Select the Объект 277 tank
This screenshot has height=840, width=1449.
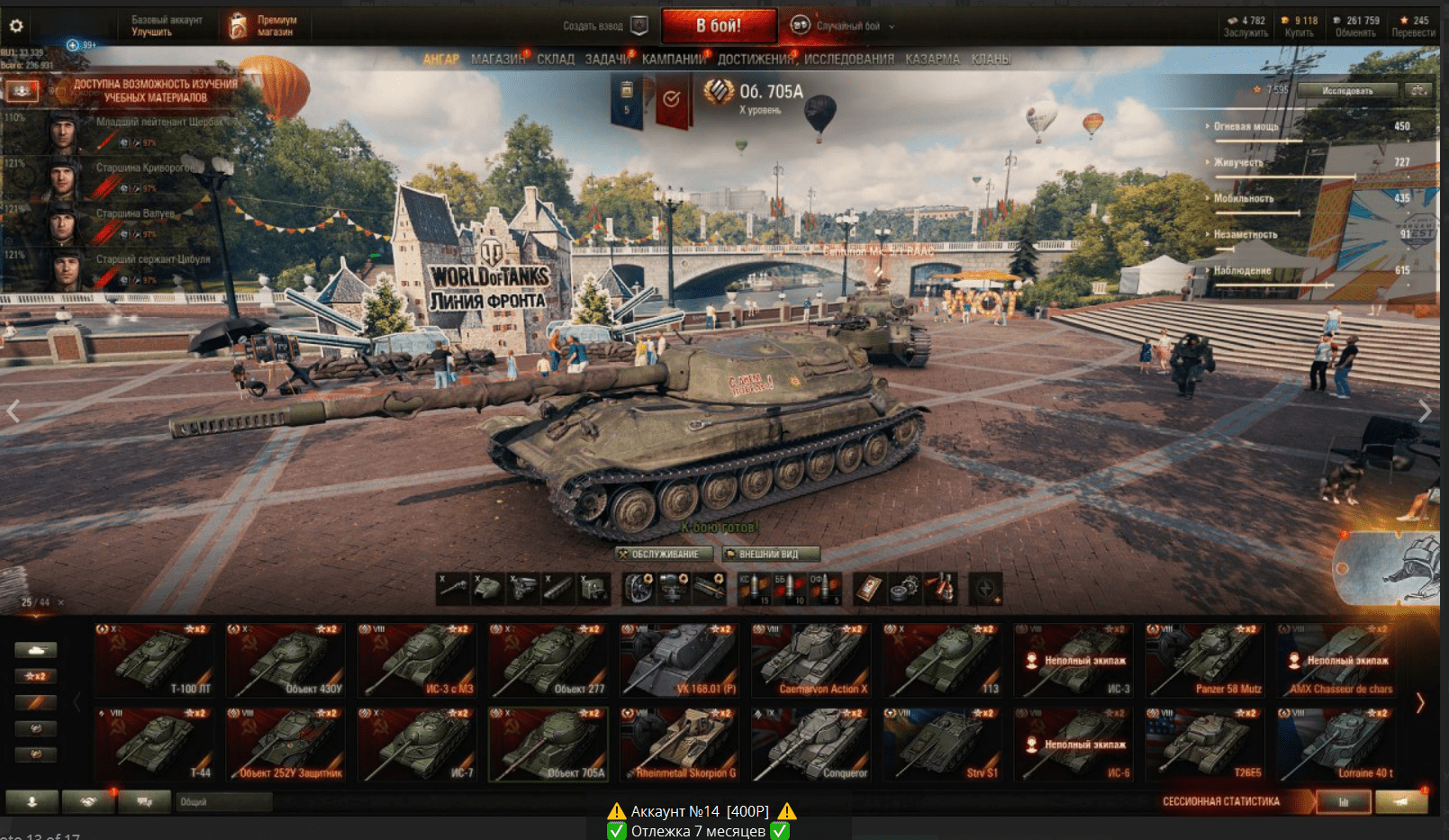(x=549, y=661)
